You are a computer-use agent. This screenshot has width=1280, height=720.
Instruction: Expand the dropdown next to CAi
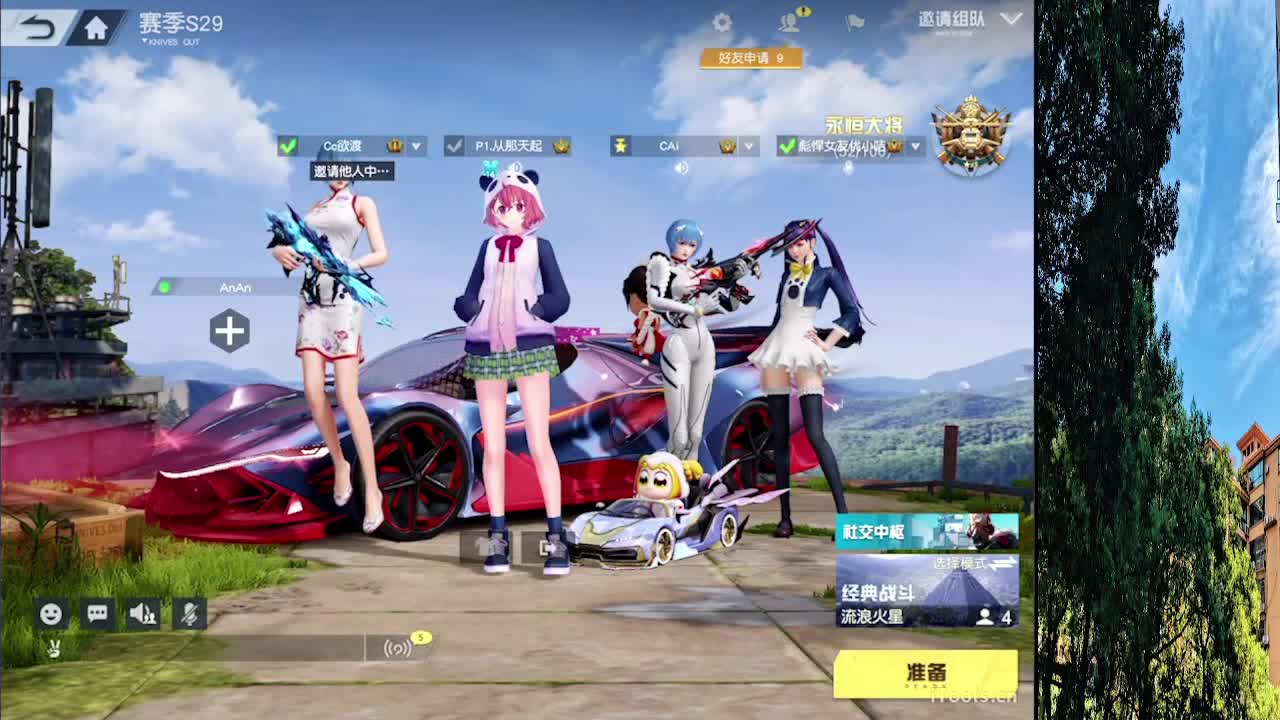[x=748, y=145]
